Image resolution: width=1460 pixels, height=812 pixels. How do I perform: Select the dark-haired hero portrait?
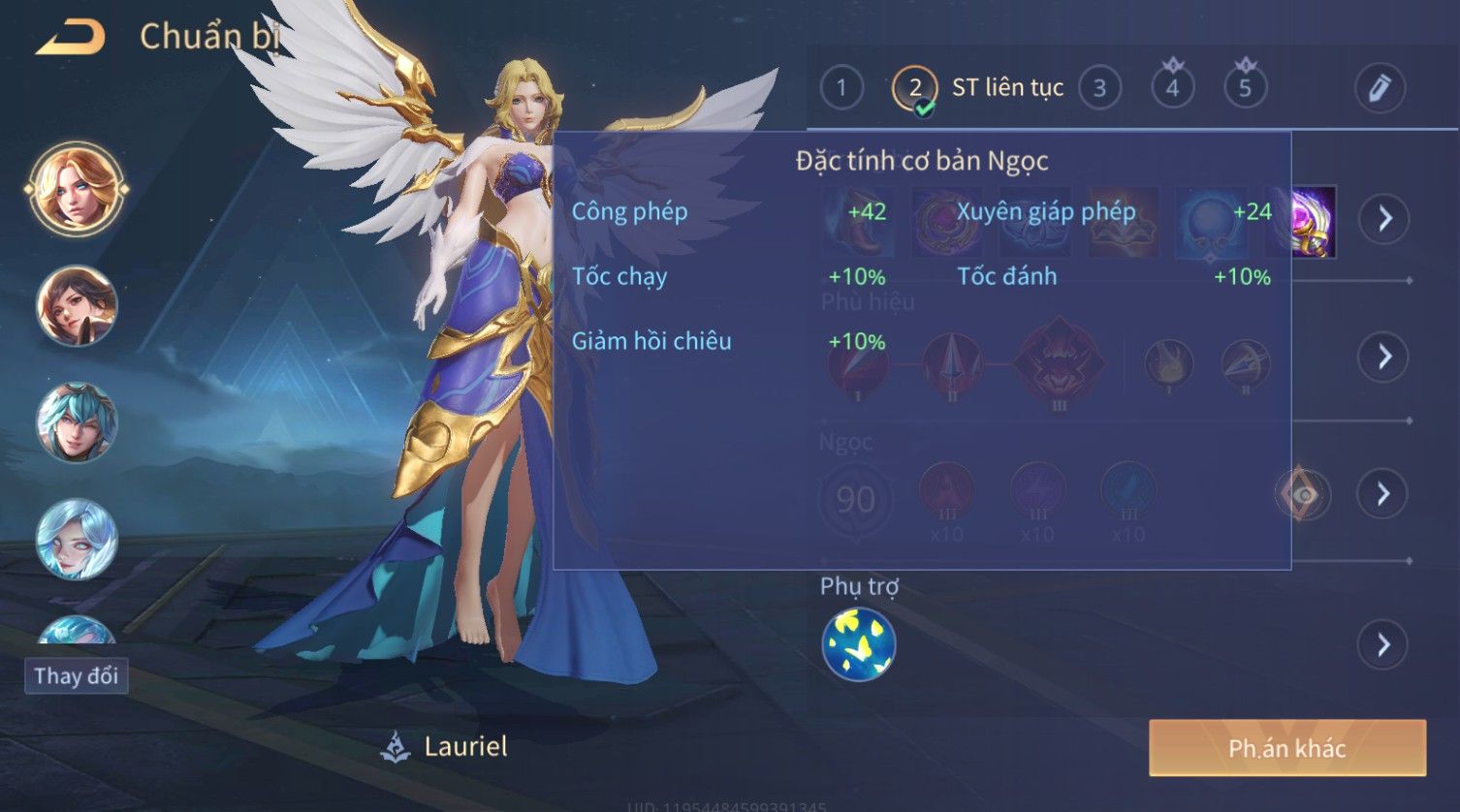(x=77, y=306)
